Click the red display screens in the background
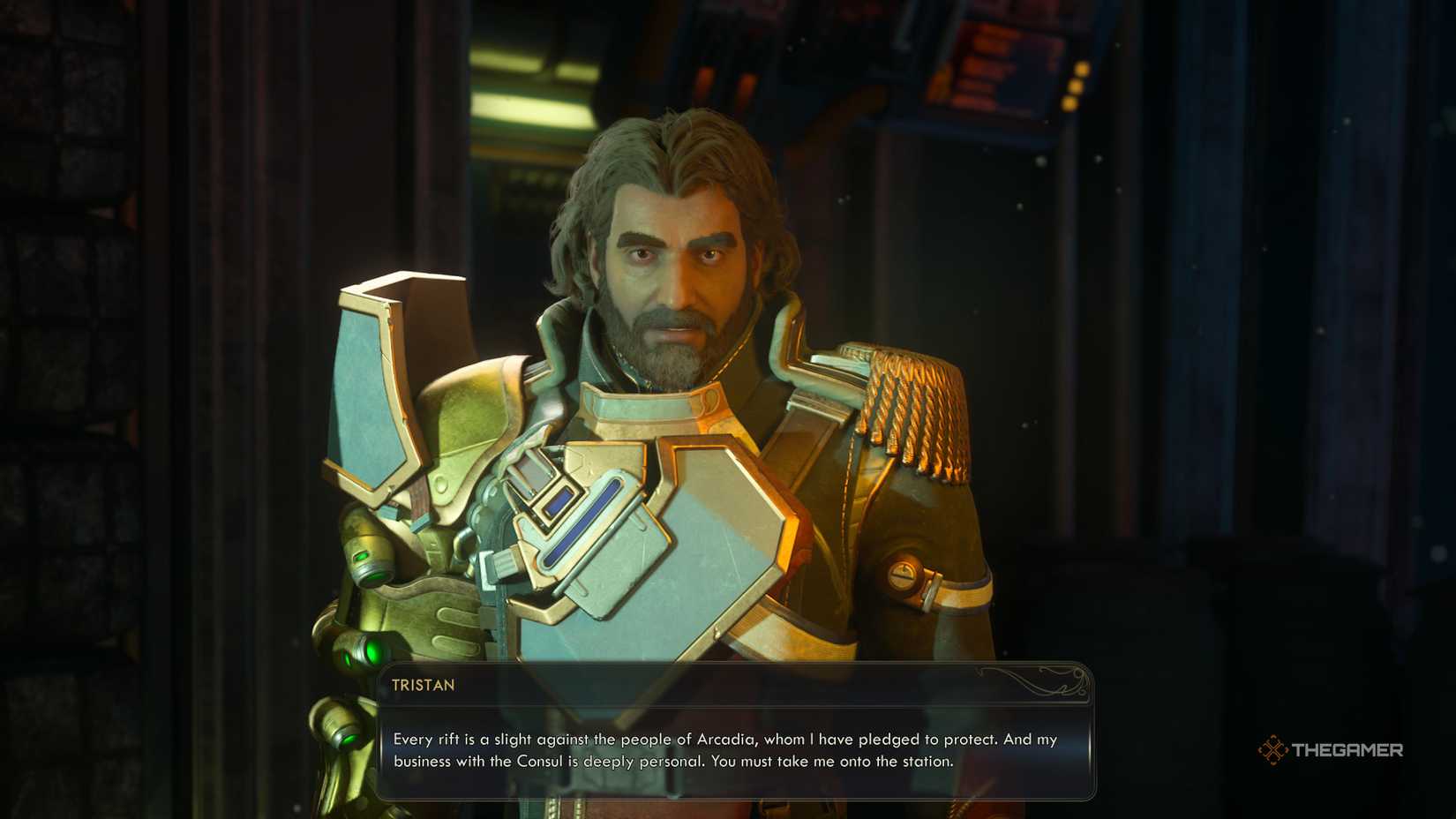This screenshot has height=819, width=1456. [x=997, y=53]
